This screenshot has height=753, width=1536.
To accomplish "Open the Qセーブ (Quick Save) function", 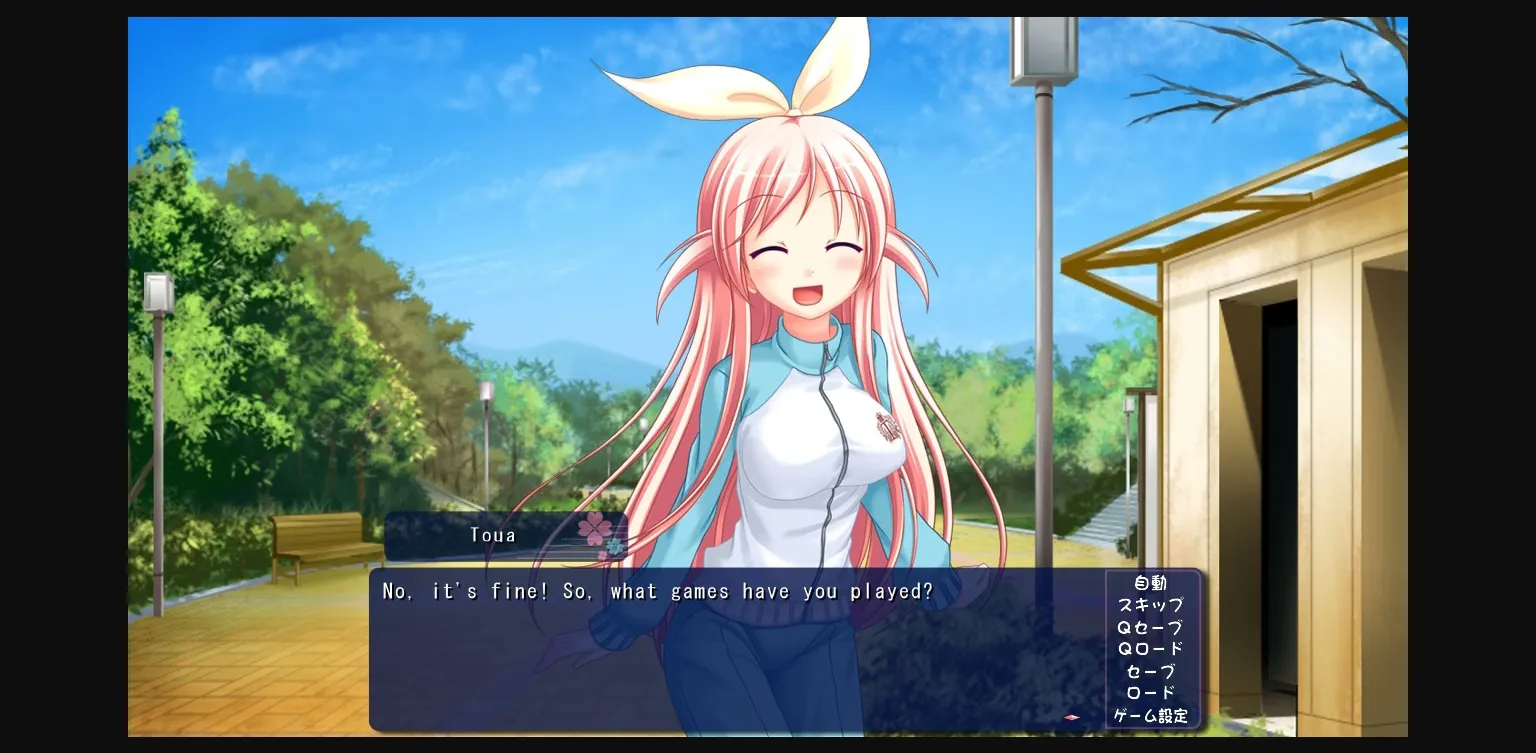I will 1149,627.
